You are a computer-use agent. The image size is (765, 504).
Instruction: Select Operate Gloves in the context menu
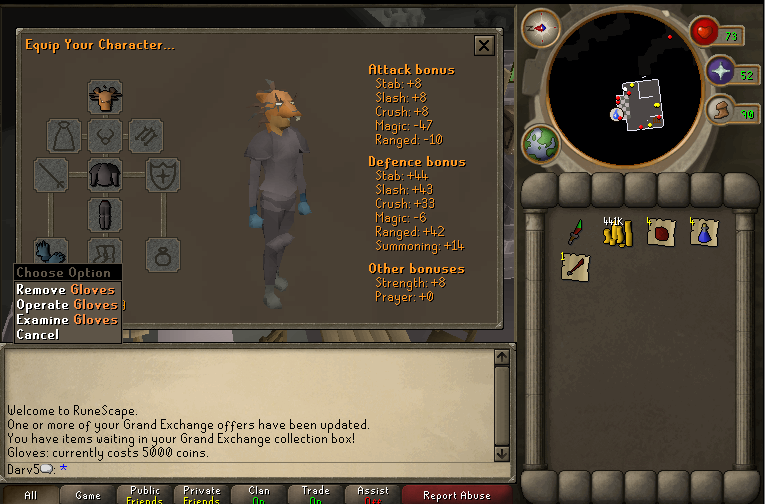[x=66, y=305]
